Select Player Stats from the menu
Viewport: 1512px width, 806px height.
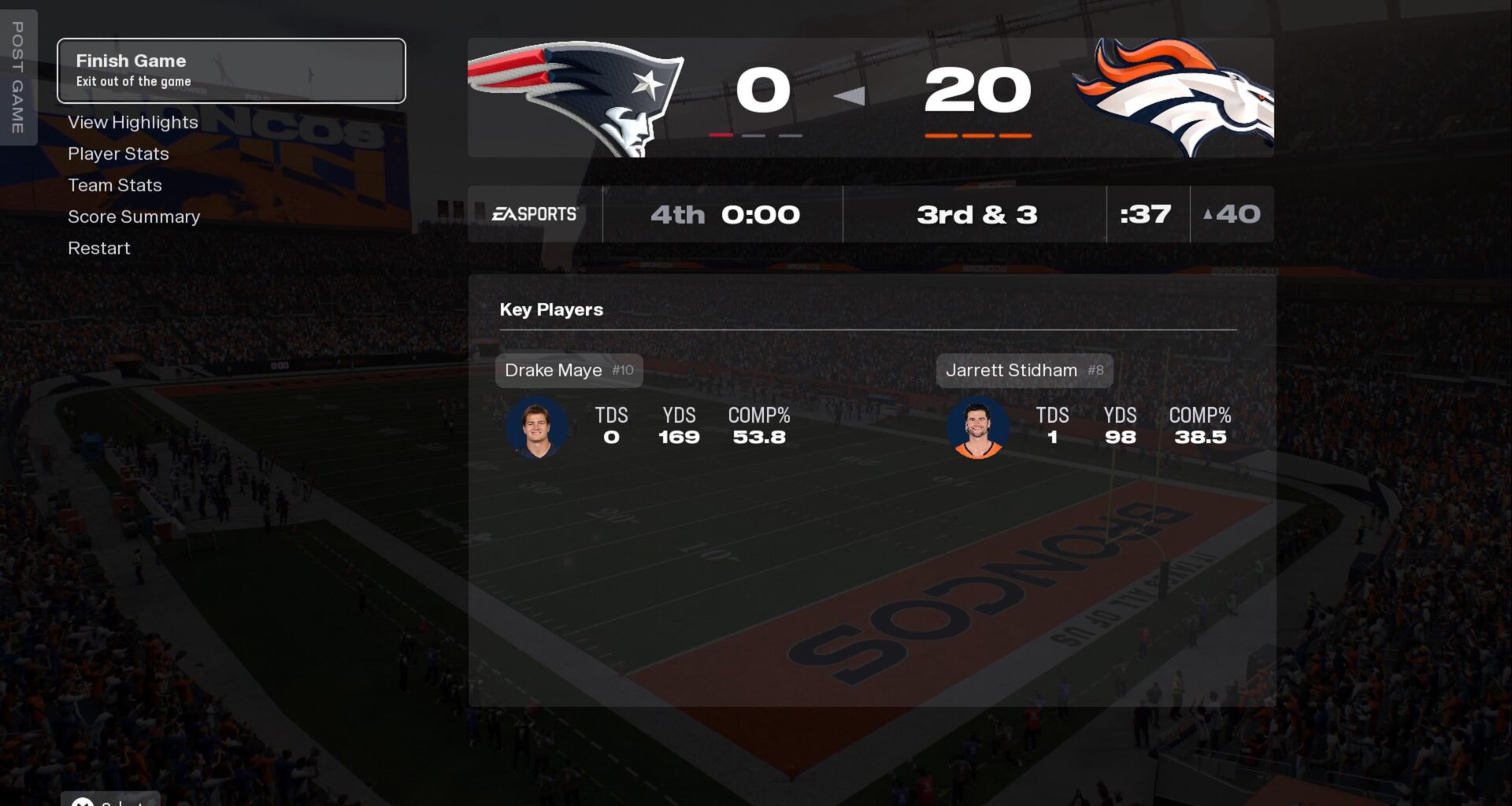point(118,154)
